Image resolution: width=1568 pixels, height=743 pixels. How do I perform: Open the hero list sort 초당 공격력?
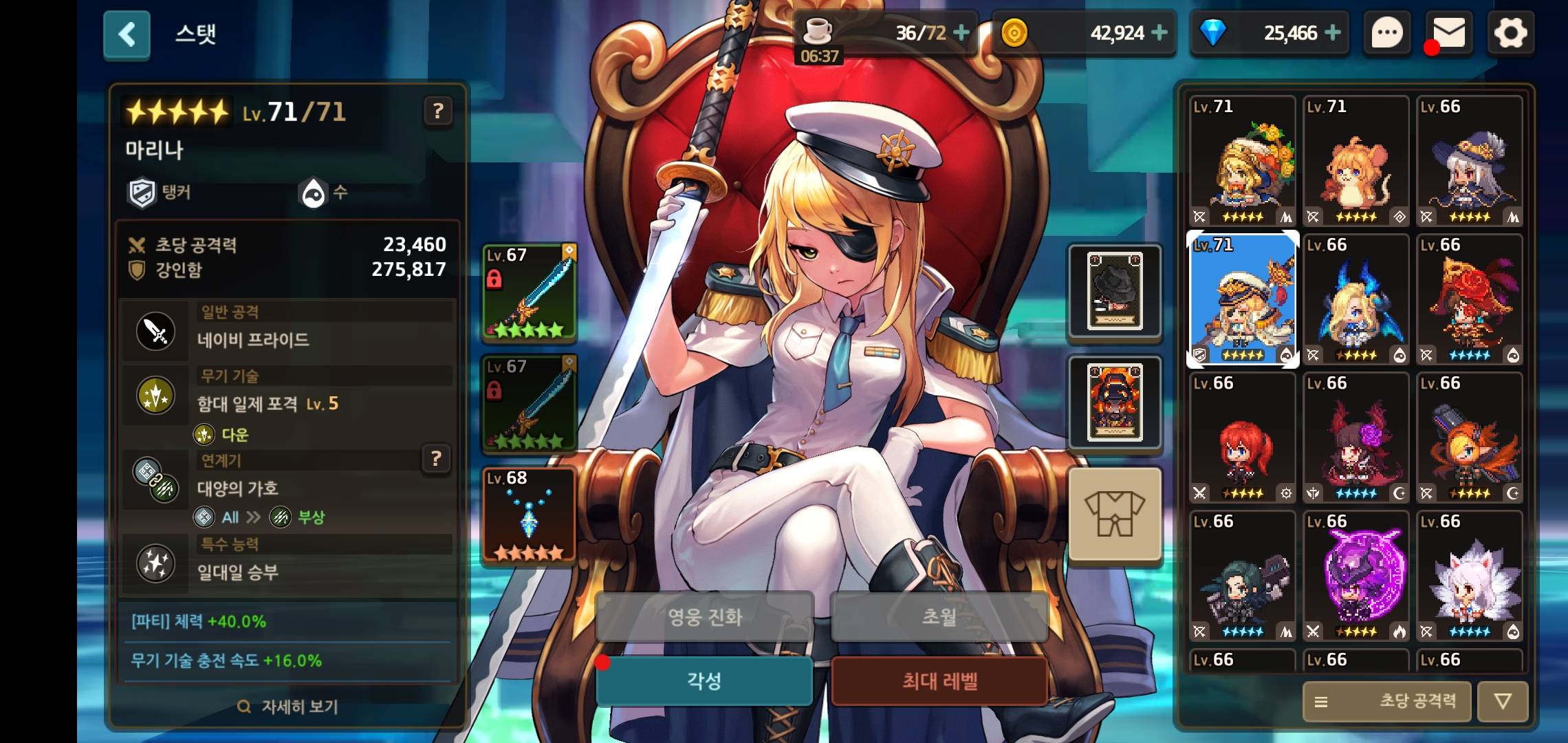click(1386, 702)
